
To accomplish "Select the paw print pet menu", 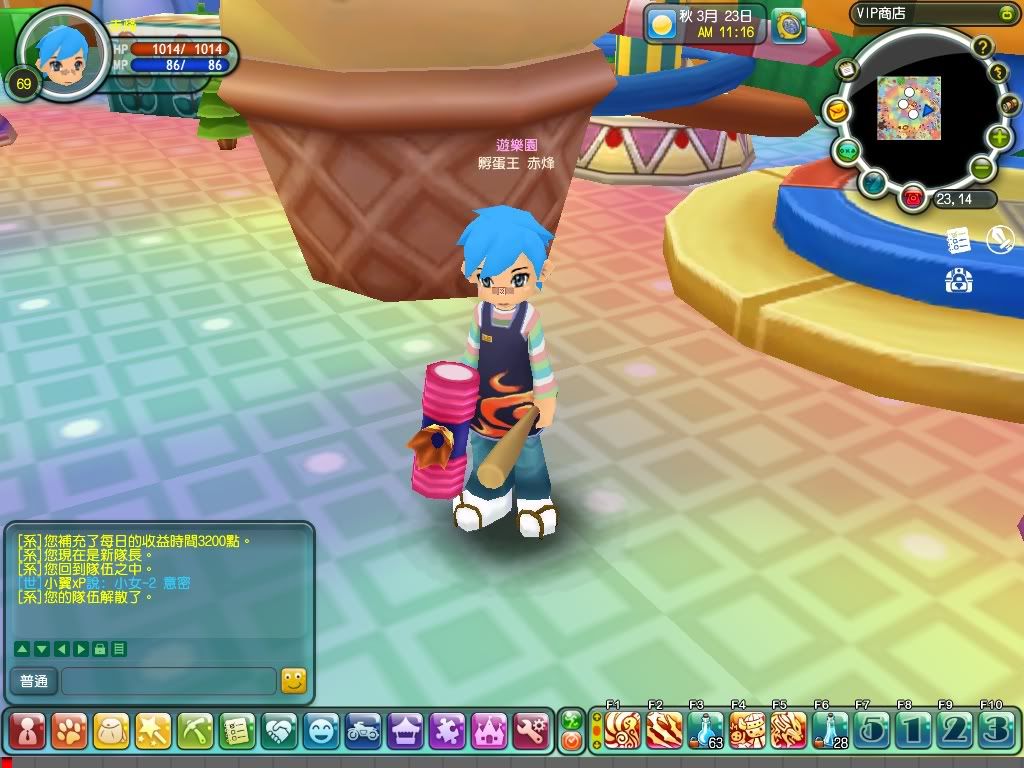I will click(x=69, y=732).
